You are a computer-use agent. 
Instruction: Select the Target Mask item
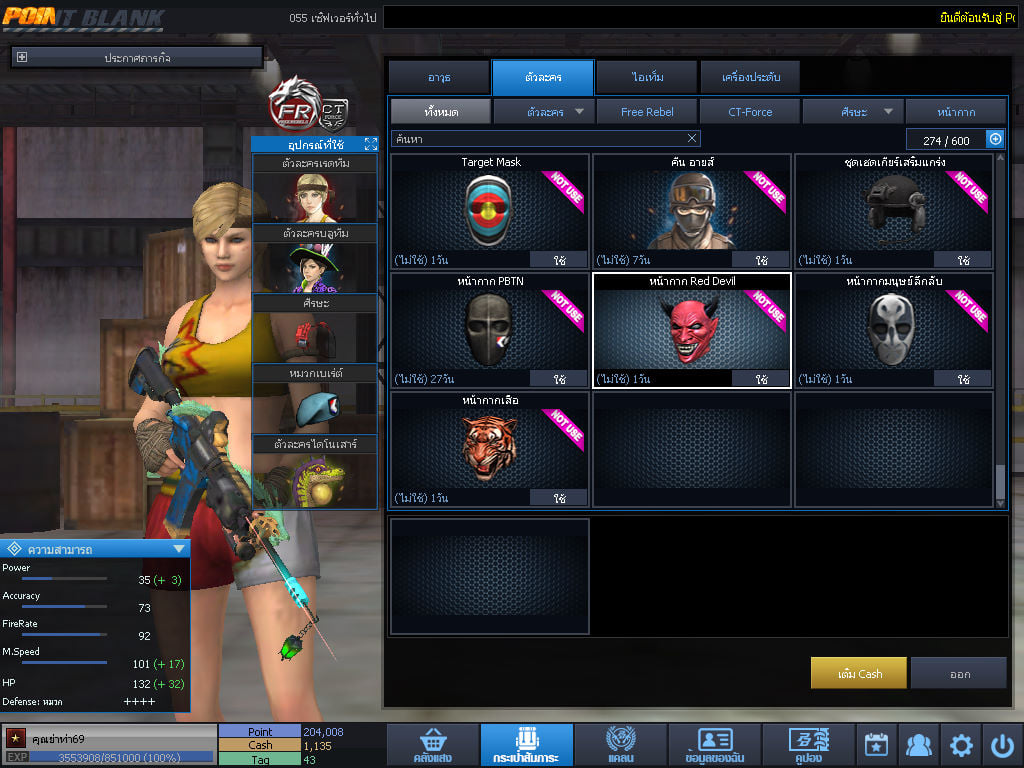point(490,208)
